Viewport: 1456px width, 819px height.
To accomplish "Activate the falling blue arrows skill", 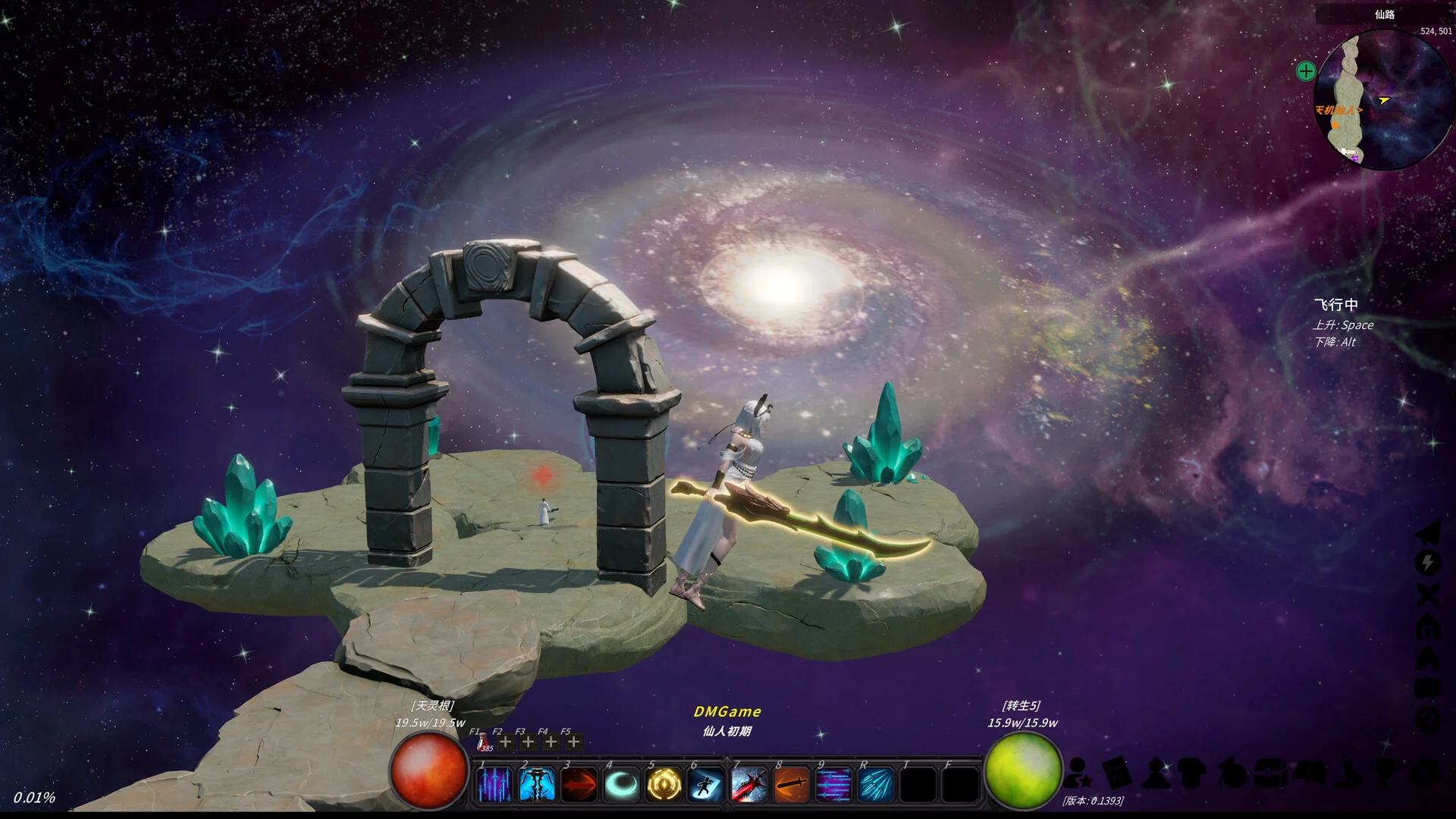I will click(x=494, y=784).
